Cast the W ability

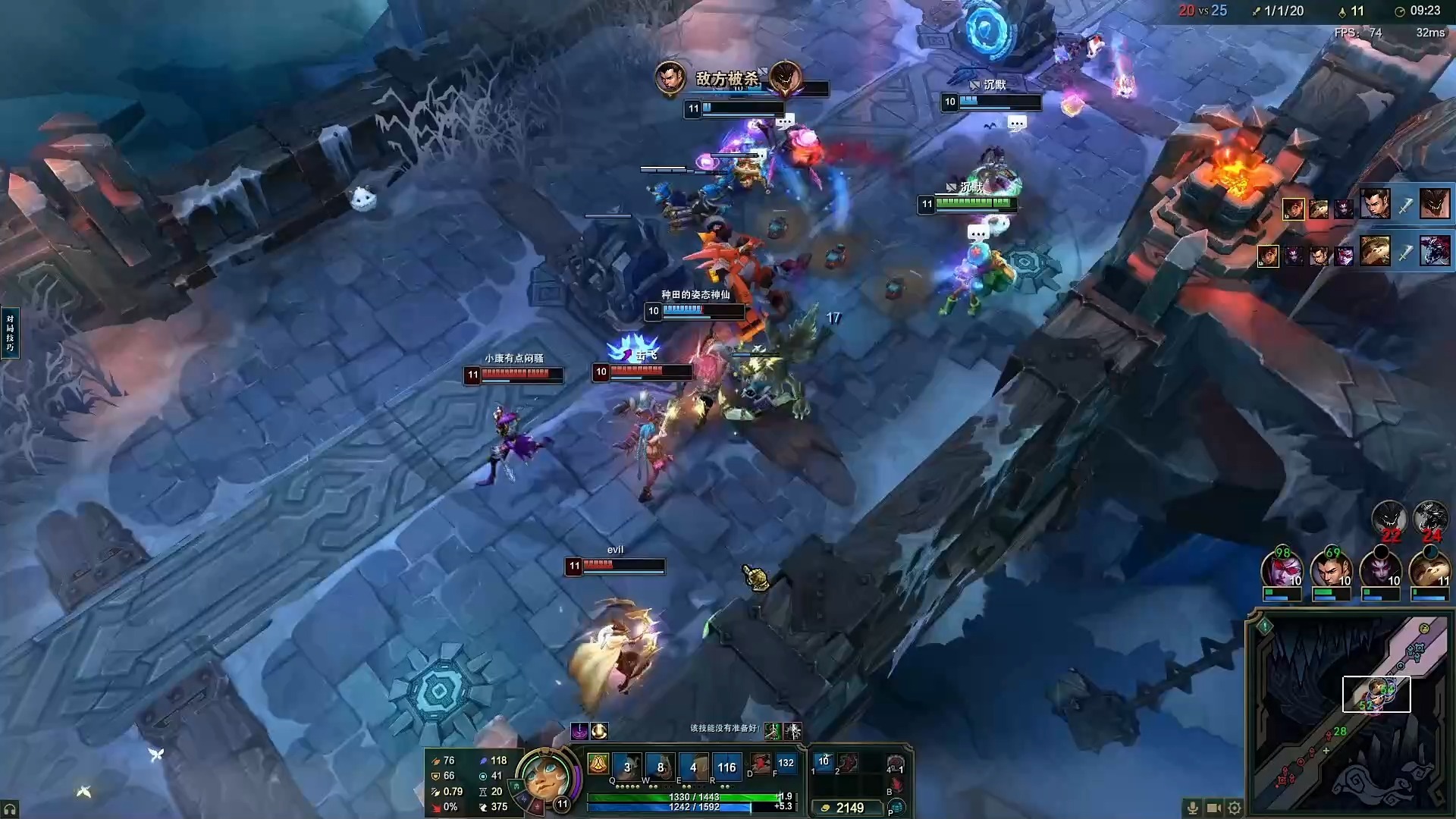(660, 767)
